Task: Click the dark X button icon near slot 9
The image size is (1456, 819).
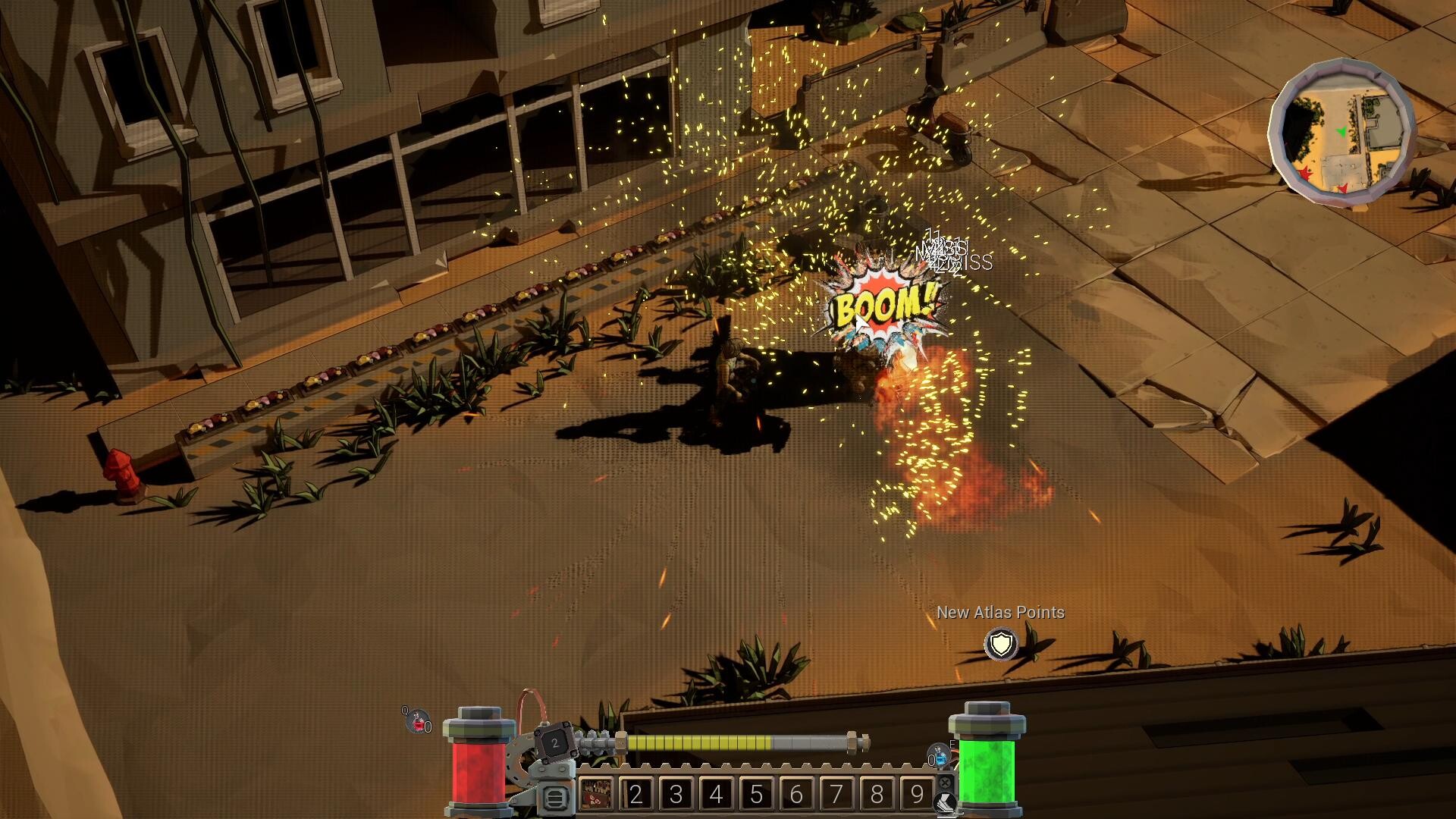Action: click(943, 781)
